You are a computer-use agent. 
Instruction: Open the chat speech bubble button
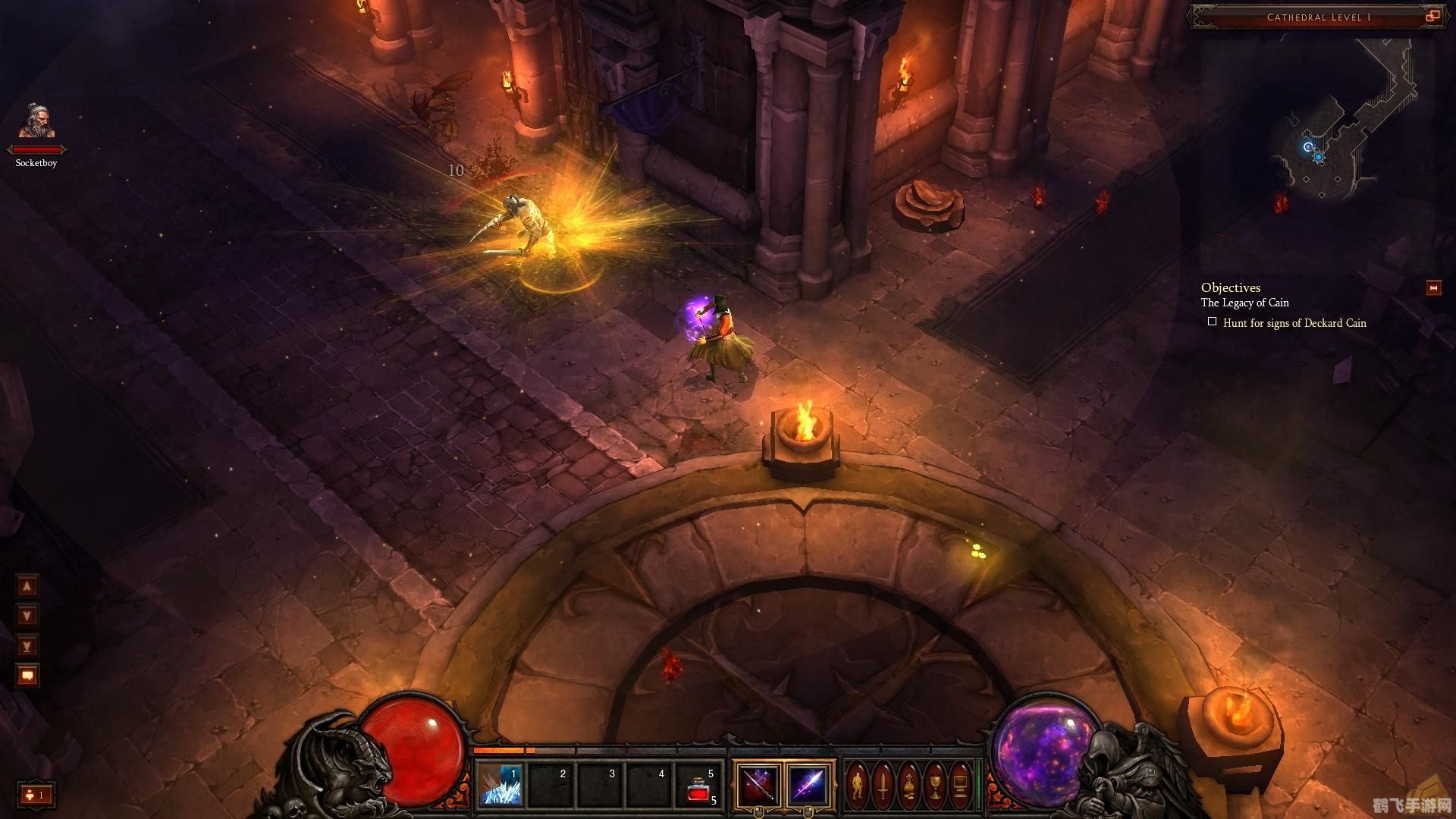27,675
